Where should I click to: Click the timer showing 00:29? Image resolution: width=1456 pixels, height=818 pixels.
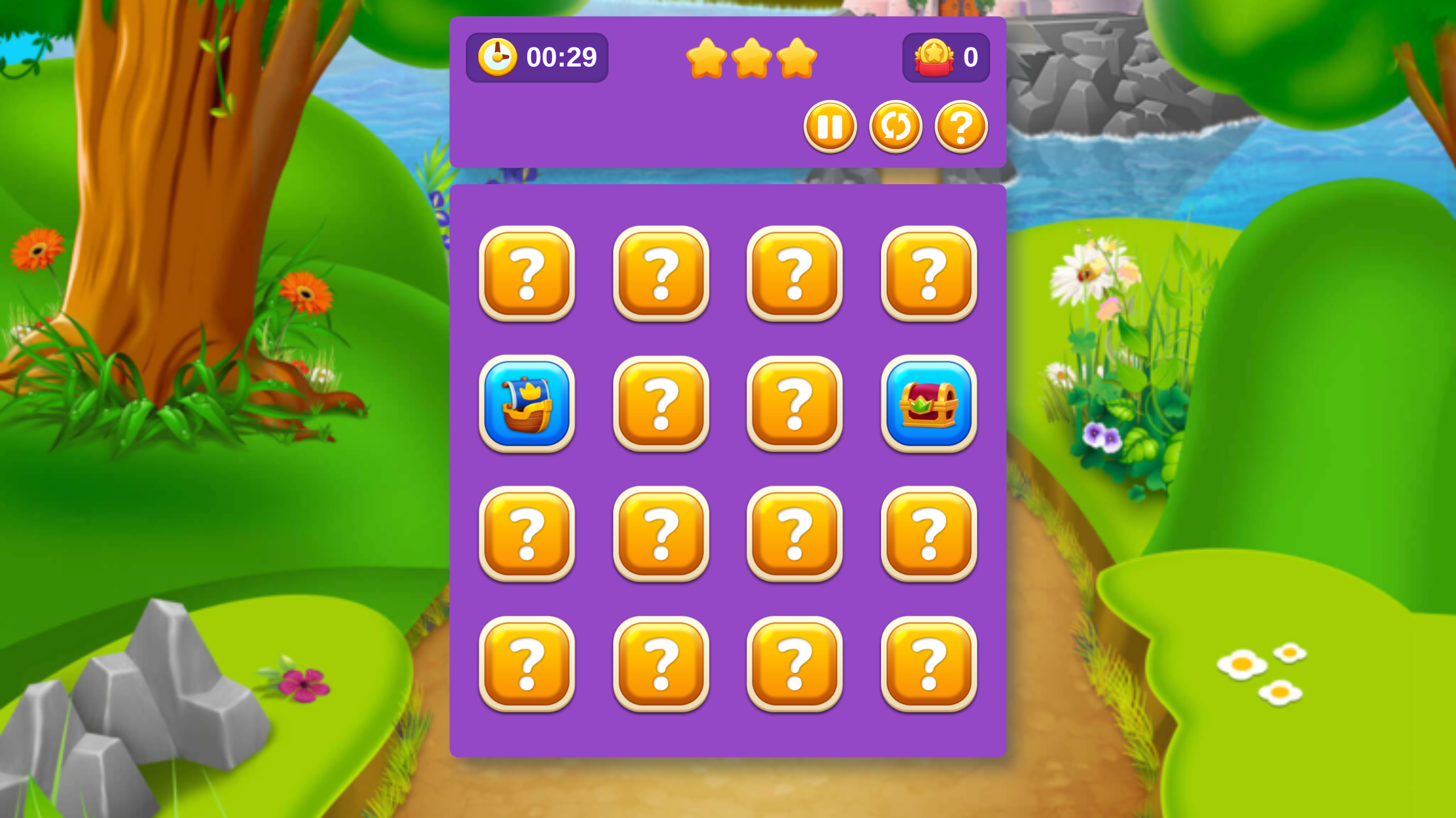[x=561, y=57]
